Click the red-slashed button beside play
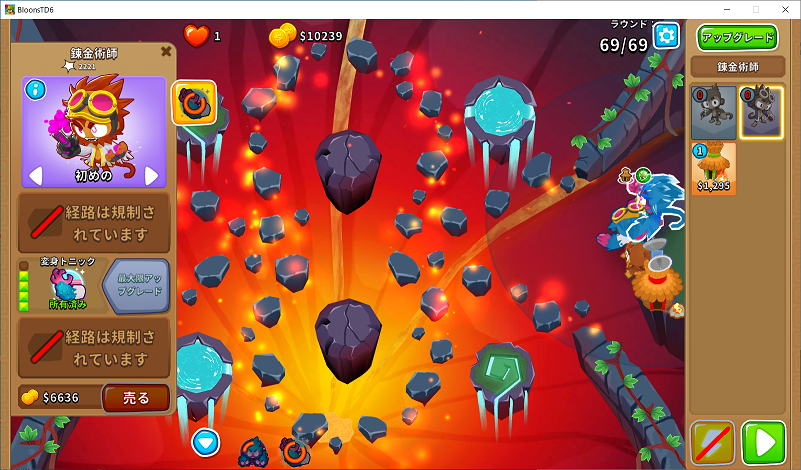 [713, 442]
